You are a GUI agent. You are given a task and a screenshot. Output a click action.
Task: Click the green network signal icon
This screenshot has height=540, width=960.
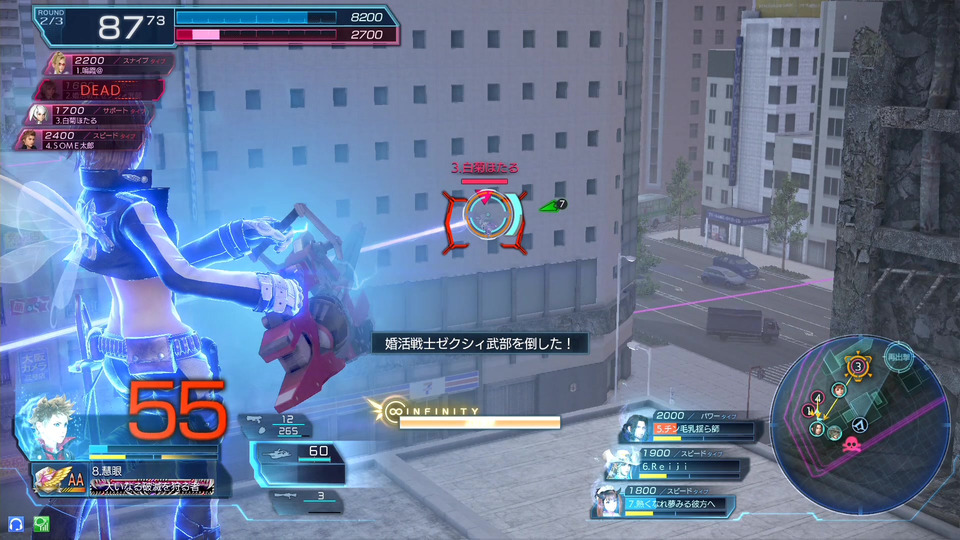[x=42, y=523]
